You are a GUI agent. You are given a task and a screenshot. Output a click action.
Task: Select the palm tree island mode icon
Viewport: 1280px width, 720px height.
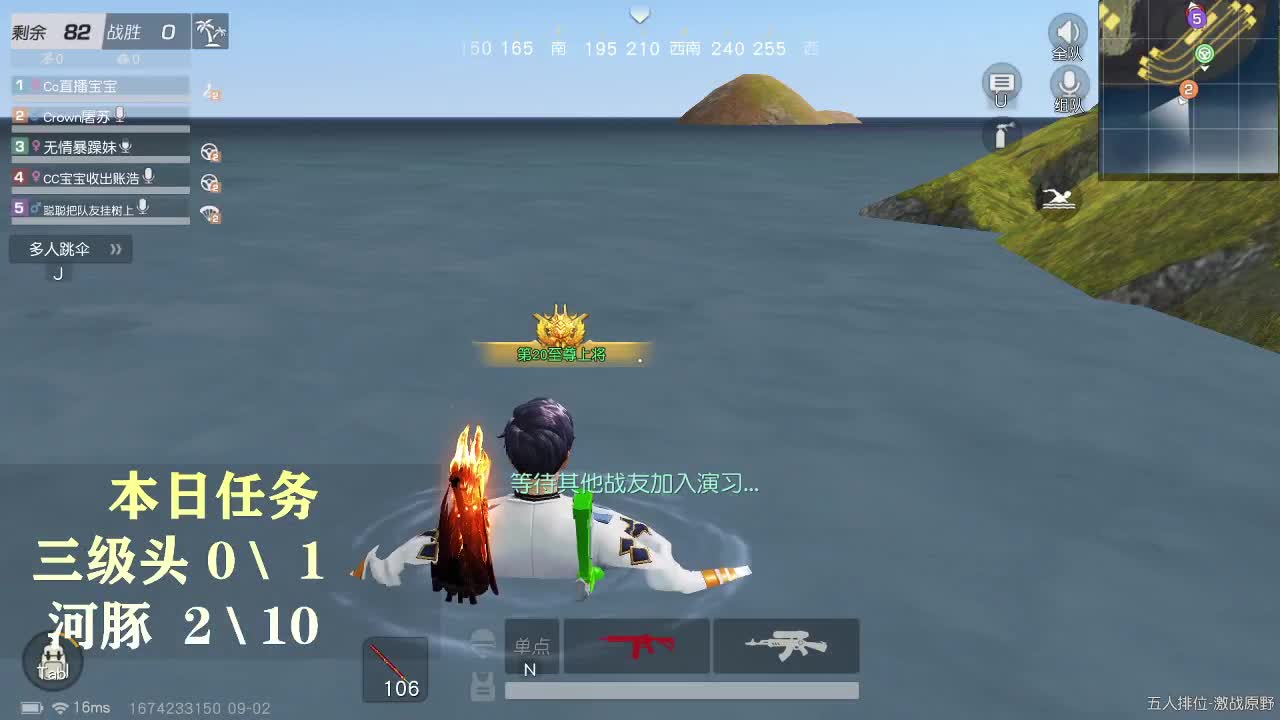pyautogui.click(x=210, y=31)
